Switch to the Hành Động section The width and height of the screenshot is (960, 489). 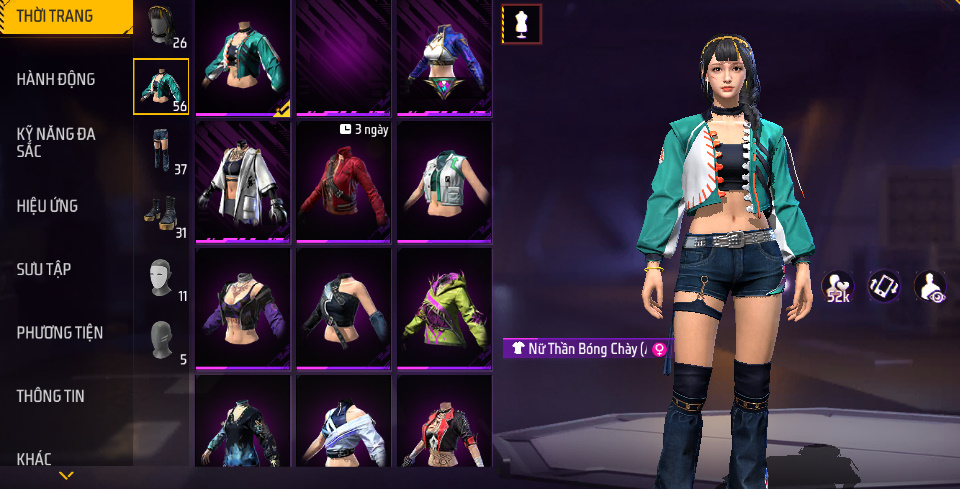coord(56,79)
